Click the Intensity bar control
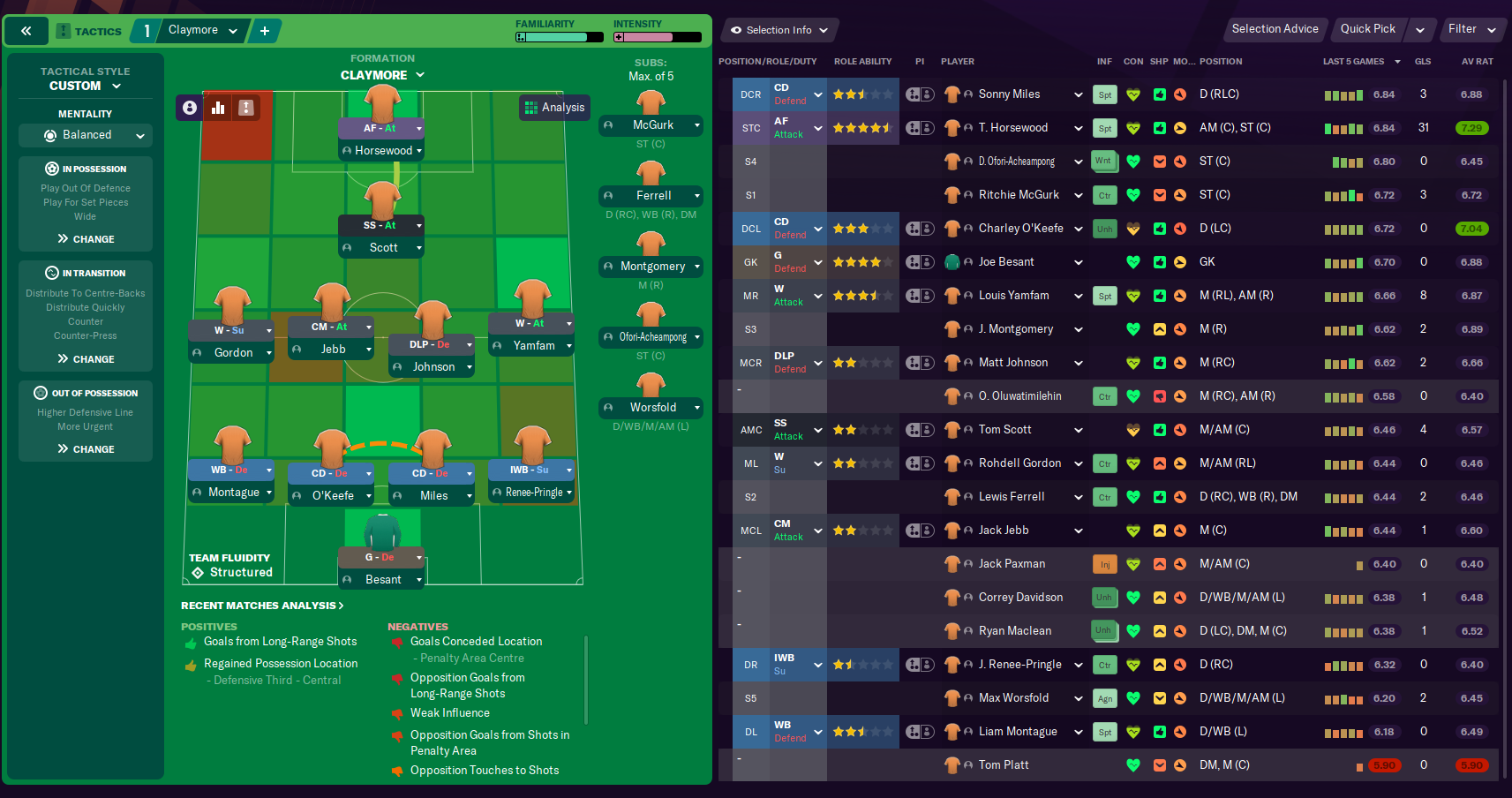 (658, 37)
